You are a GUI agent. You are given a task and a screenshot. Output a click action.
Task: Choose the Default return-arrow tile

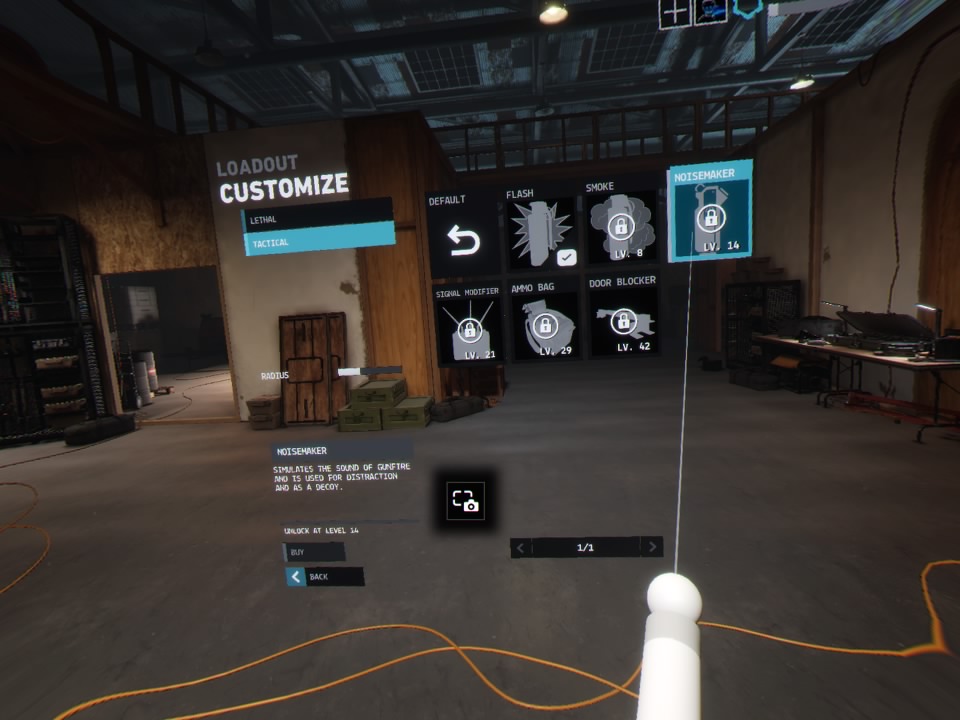point(463,240)
